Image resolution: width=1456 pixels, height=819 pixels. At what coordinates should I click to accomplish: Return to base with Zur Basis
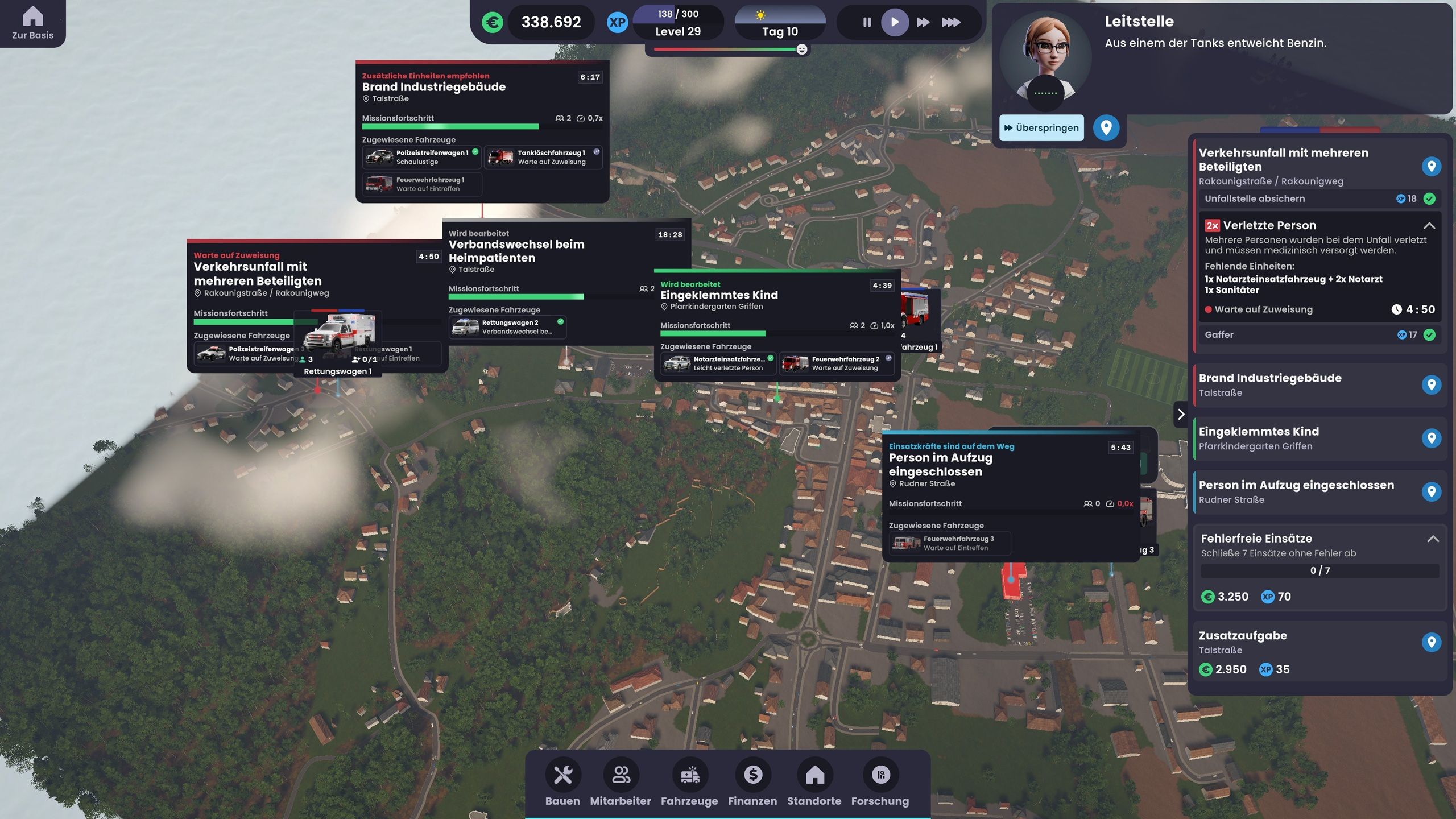point(32,23)
